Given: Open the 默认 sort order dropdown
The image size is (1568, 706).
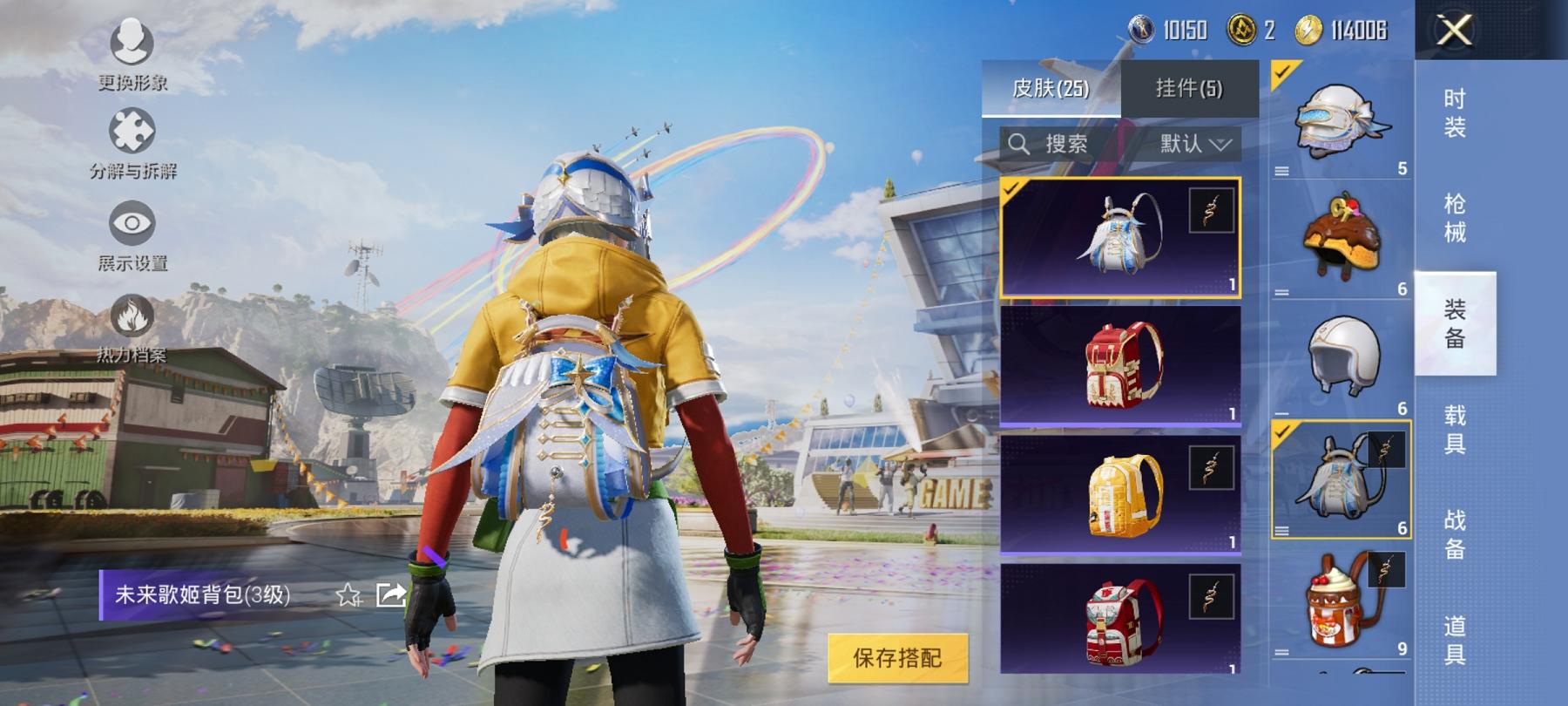Looking at the screenshot, I should (x=1192, y=145).
